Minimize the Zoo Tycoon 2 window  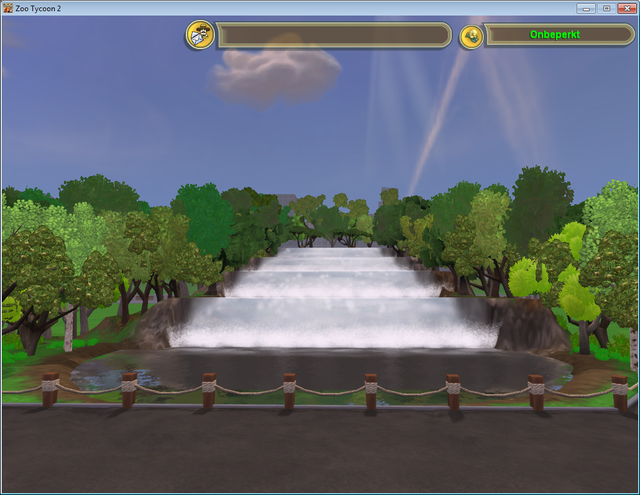587,8
